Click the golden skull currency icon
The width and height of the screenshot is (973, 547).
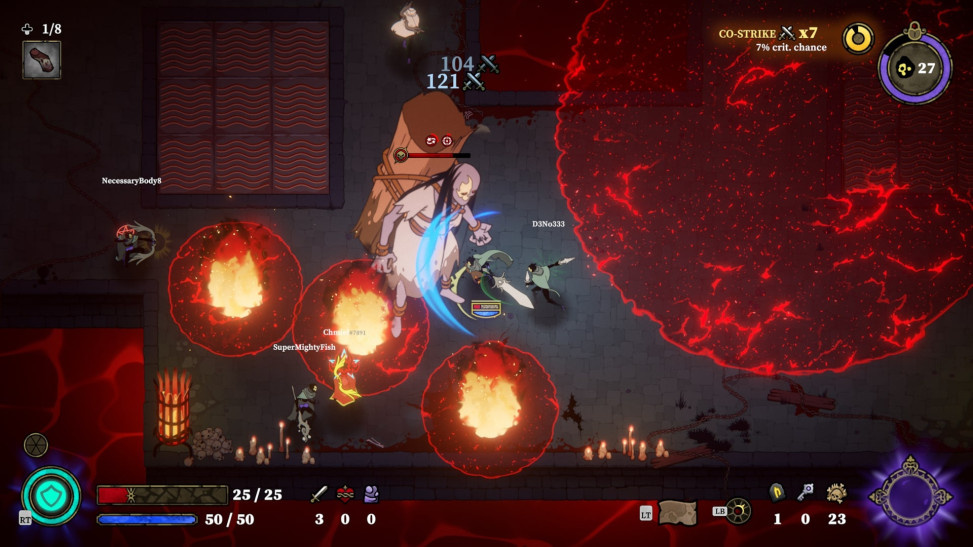(836, 492)
